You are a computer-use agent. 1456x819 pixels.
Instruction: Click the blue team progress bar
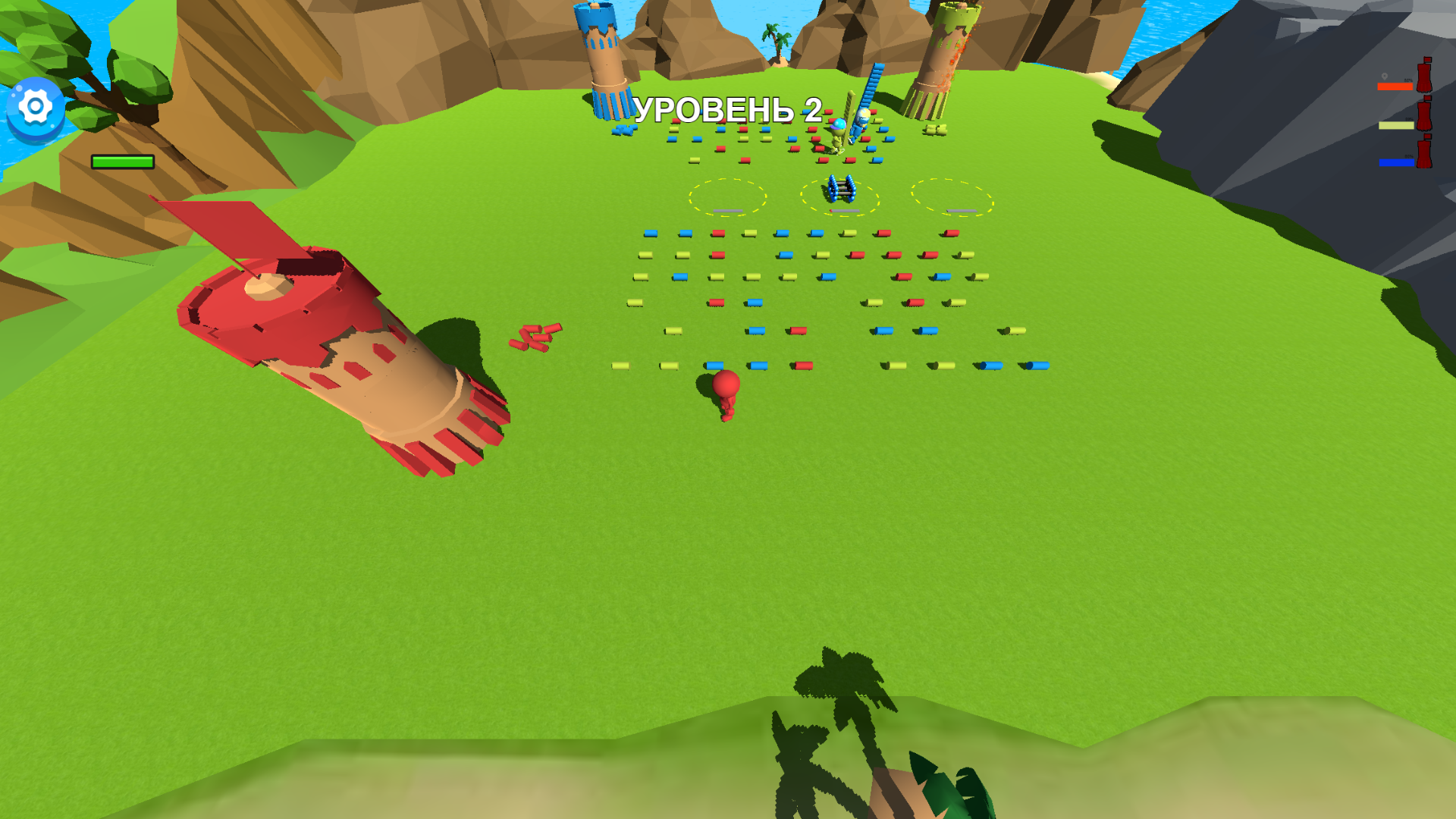click(x=1397, y=162)
